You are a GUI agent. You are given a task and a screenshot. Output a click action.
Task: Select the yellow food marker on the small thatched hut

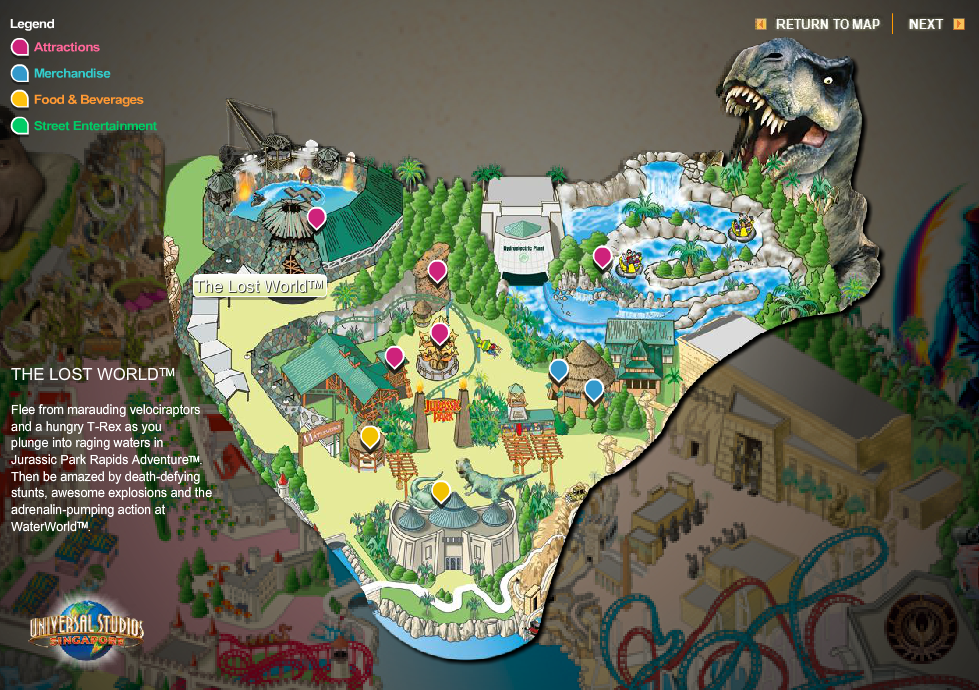(x=370, y=436)
